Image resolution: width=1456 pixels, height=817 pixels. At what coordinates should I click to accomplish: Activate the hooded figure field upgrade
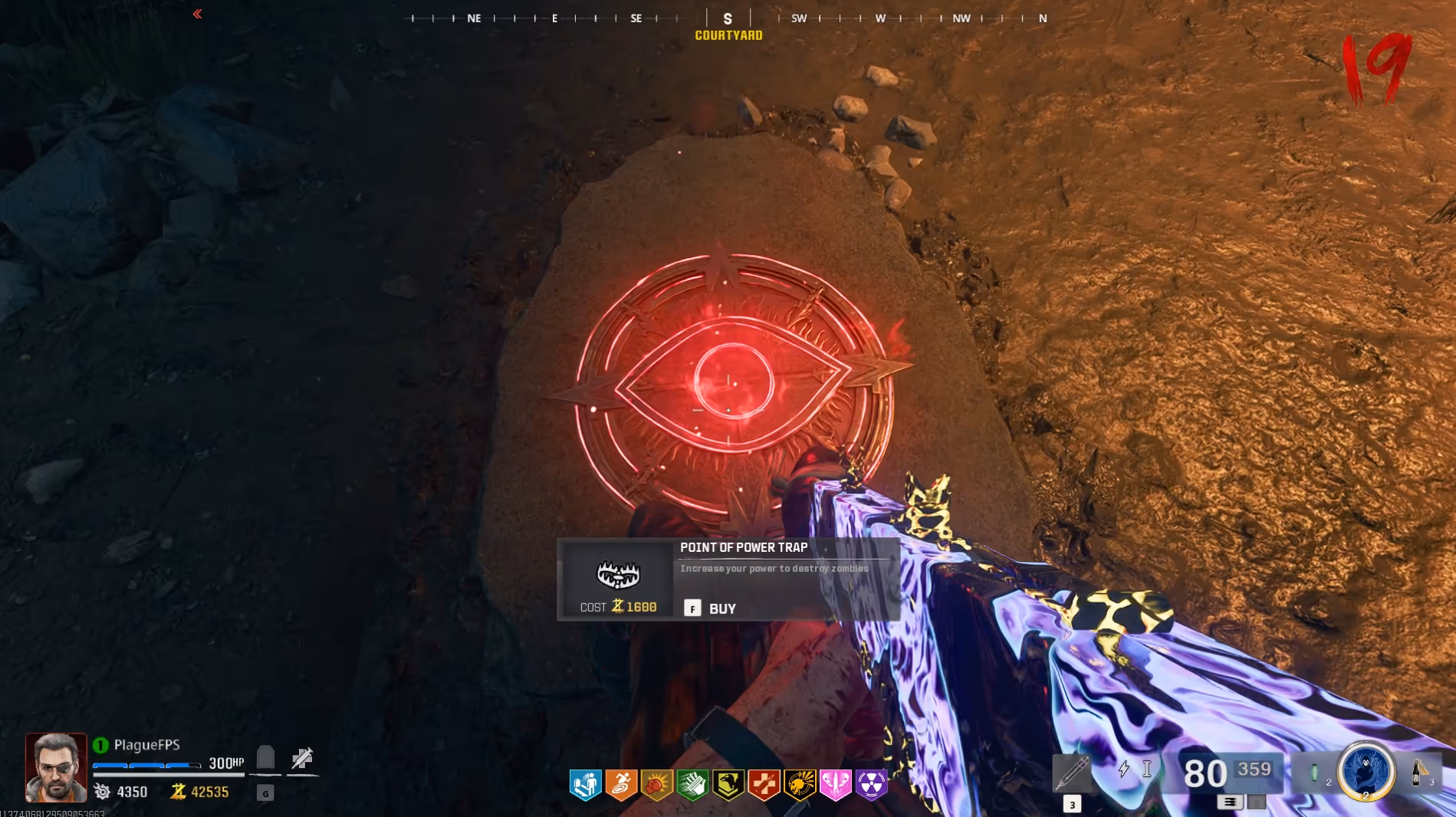1366,770
